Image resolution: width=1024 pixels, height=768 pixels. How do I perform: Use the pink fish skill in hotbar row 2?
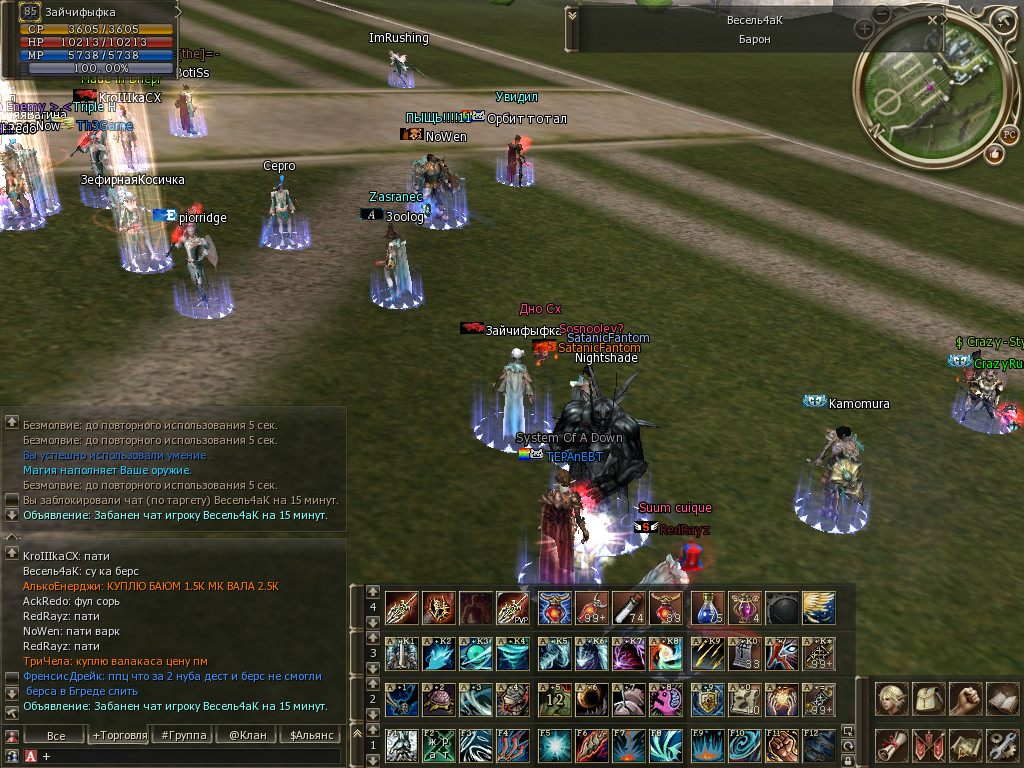click(663, 699)
